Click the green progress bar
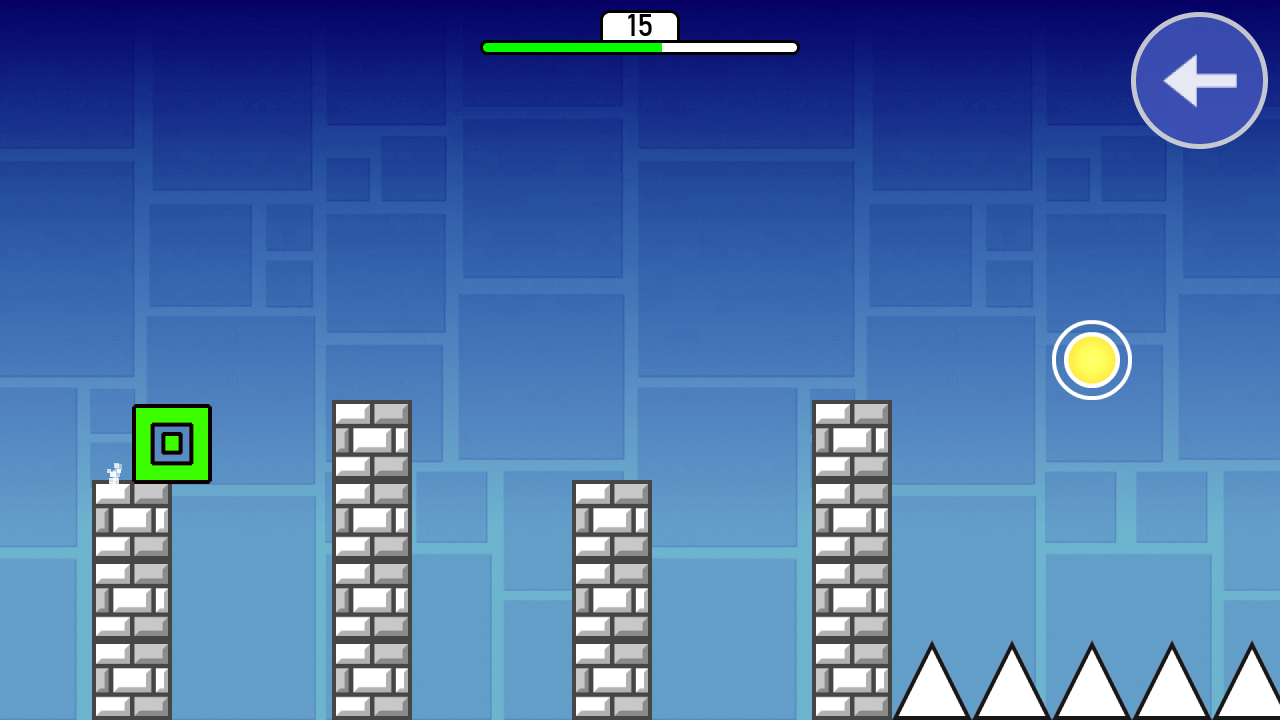The image size is (1280, 720). pyautogui.click(x=570, y=46)
